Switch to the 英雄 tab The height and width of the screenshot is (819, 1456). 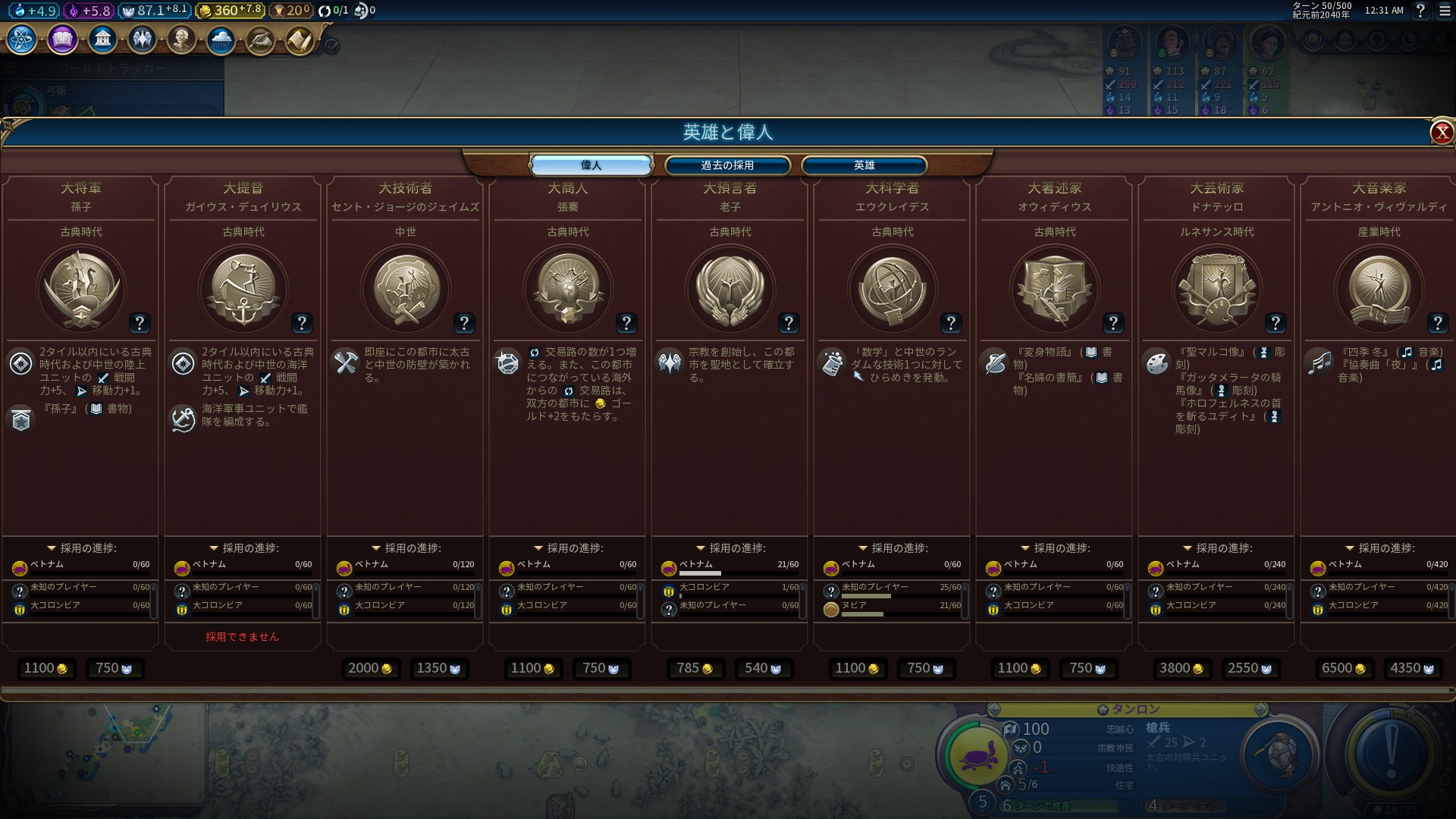click(863, 165)
